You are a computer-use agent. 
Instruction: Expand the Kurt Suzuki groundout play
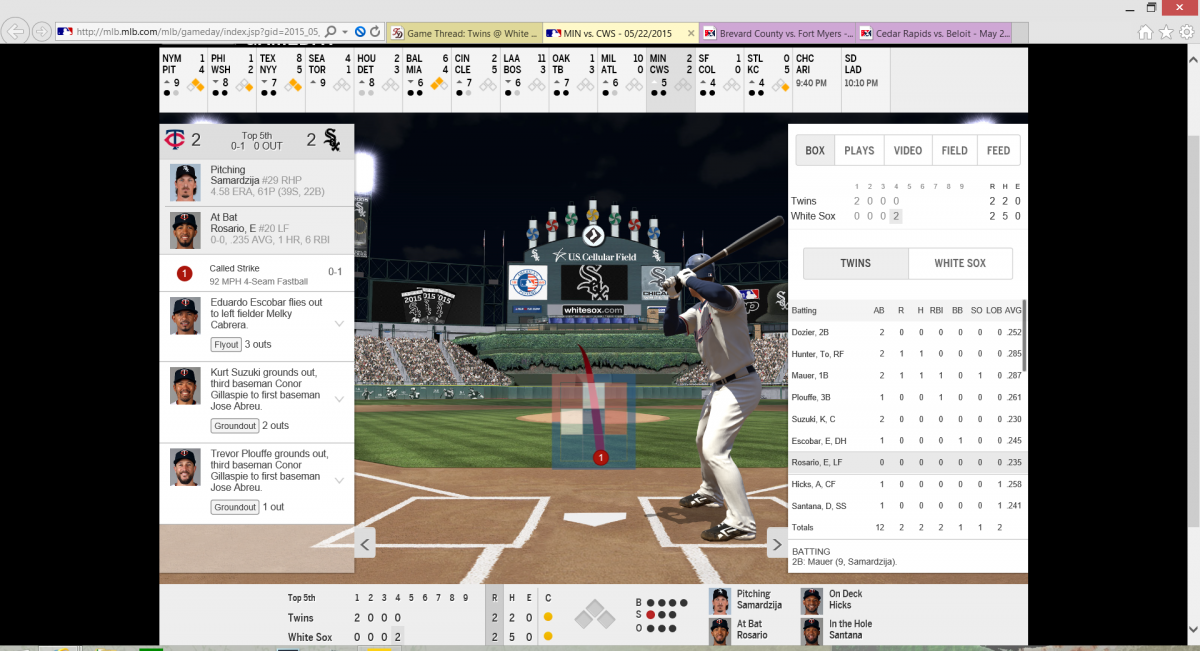click(x=339, y=399)
